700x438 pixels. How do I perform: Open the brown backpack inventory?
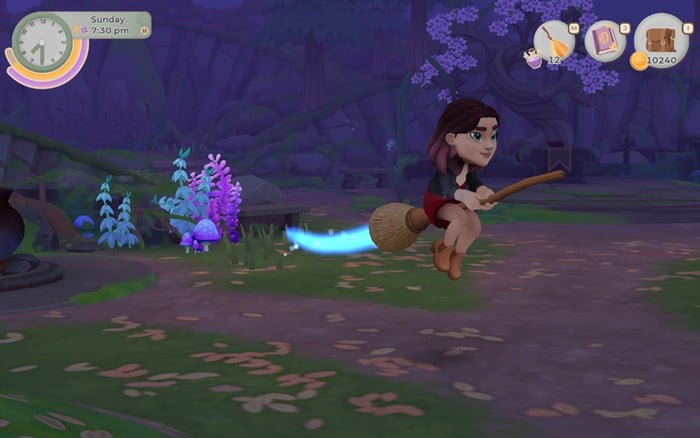(660, 38)
